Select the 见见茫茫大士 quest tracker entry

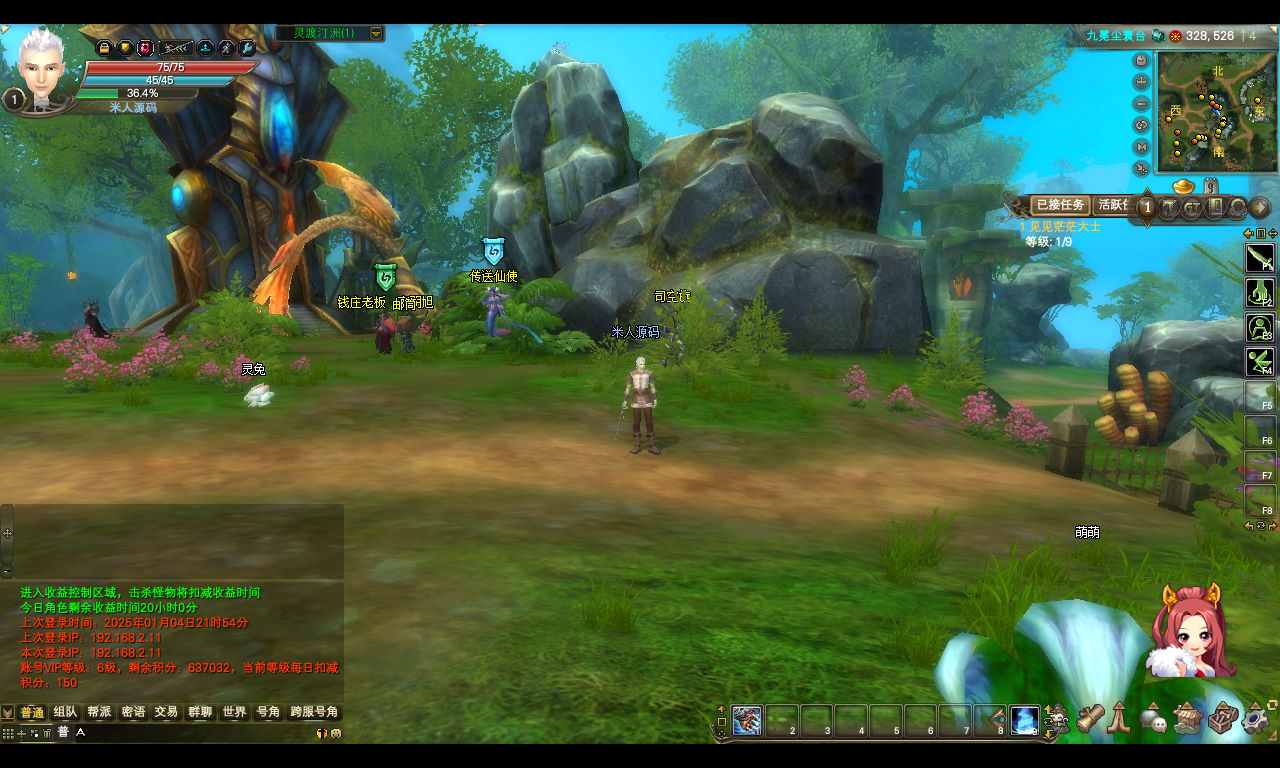(1063, 226)
